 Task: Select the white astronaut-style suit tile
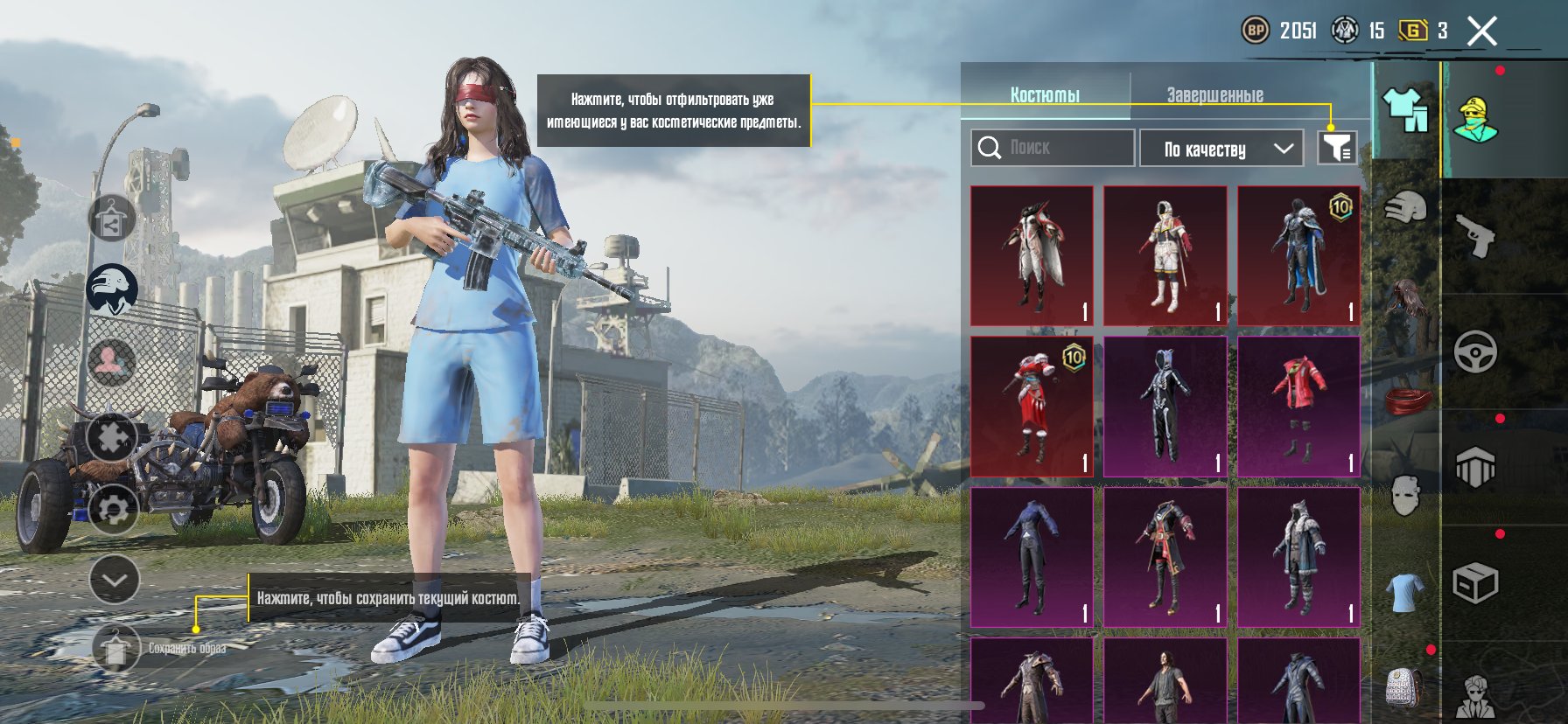coord(1165,255)
